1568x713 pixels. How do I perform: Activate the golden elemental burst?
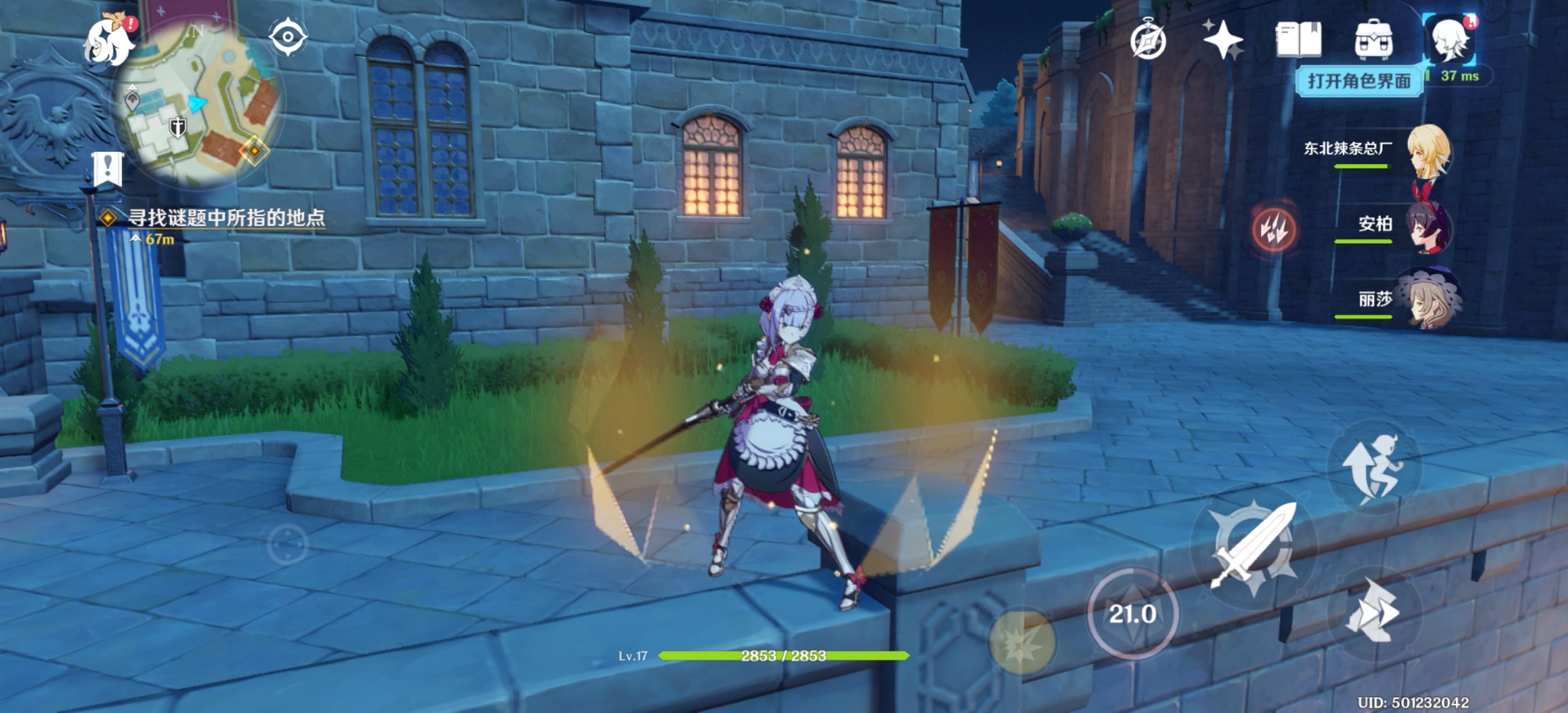point(1023,642)
